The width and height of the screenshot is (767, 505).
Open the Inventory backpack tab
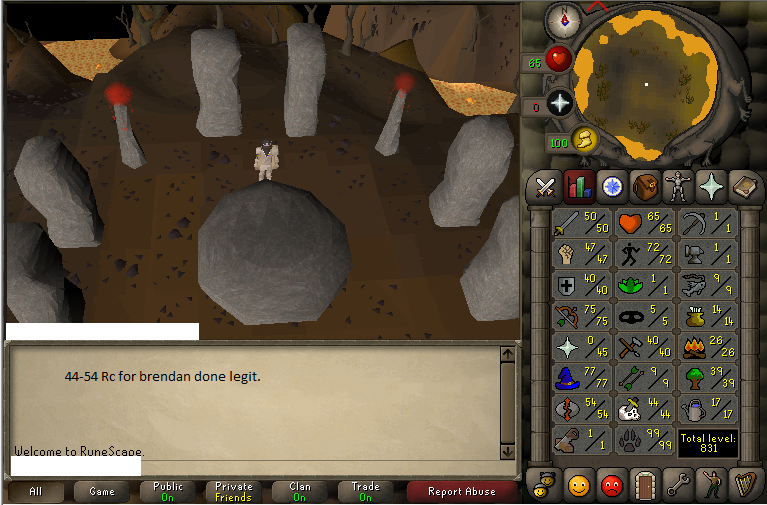pyautogui.click(x=644, y=186)
